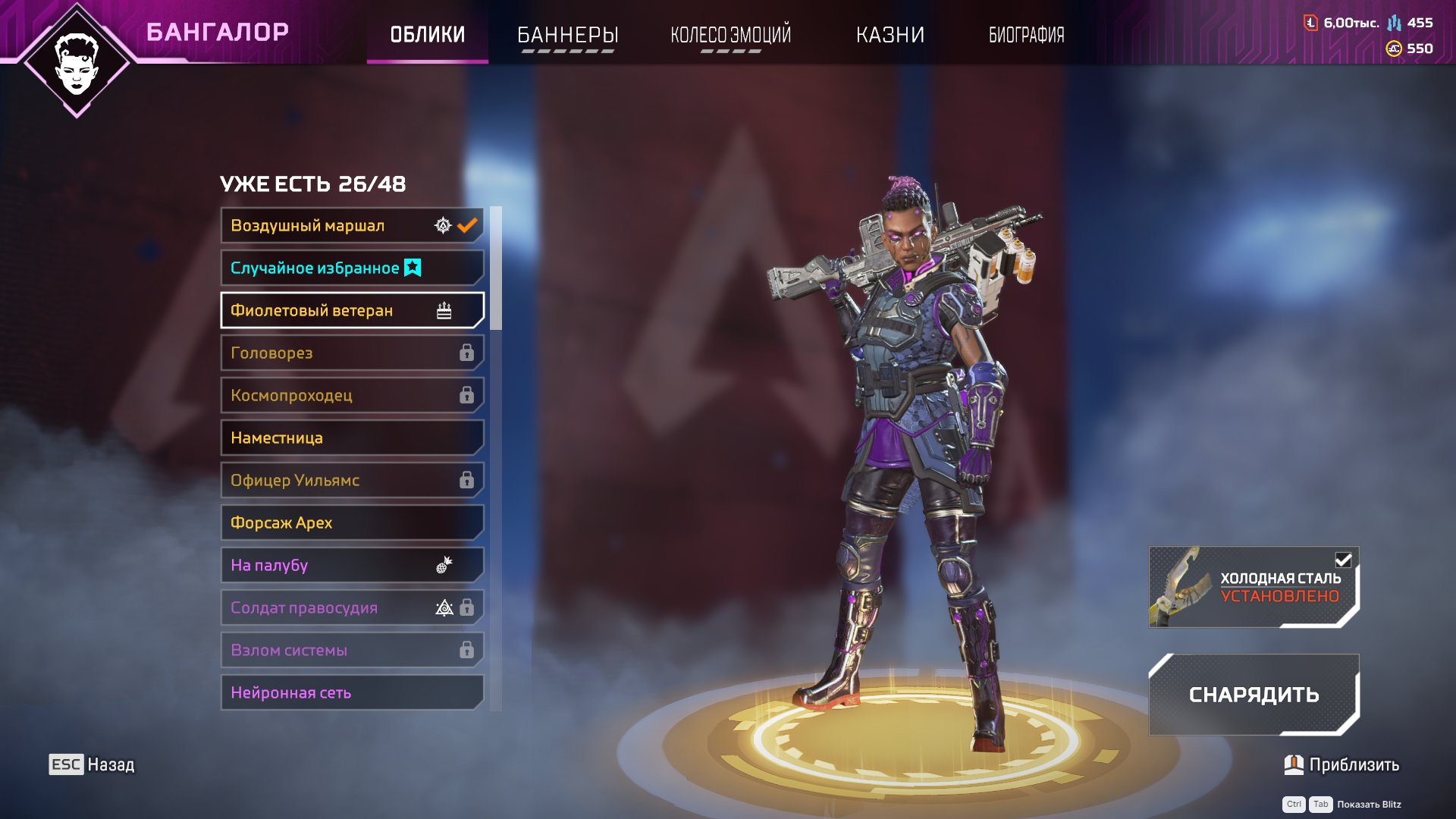Preview the locked Взлом системы skin
The width and height of the screenshot is (1456, 819).
pos(352,650)
